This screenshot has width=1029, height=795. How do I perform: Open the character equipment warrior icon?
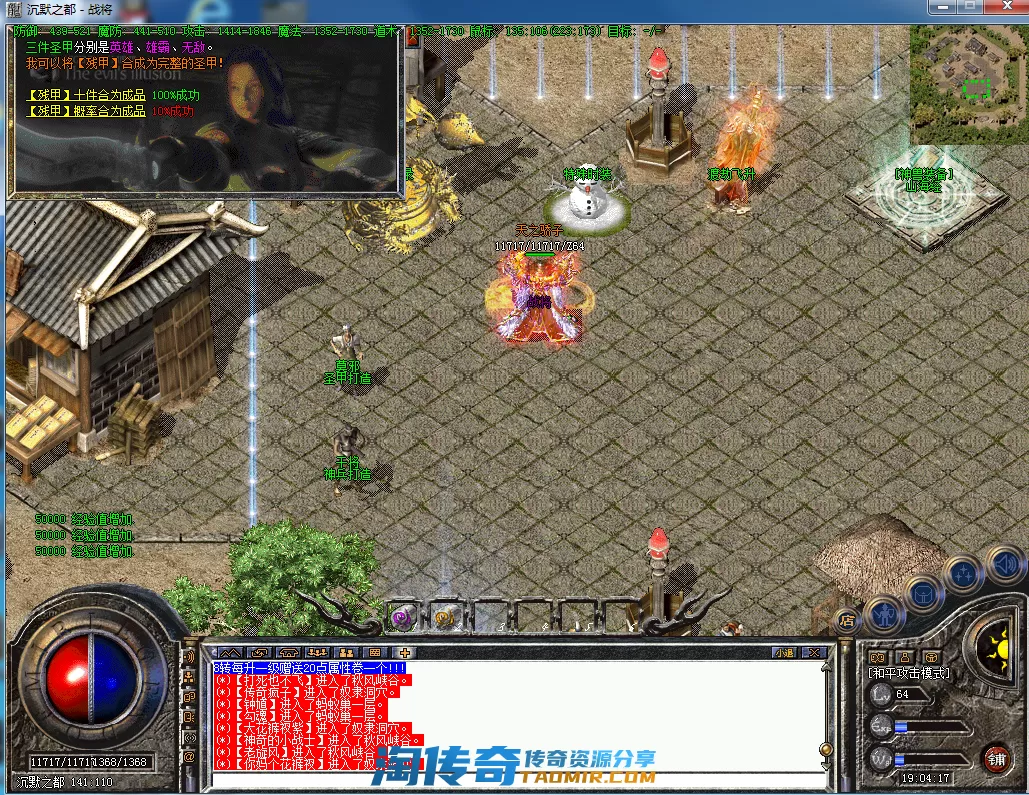pyautogui.click(x=884, y=612)
